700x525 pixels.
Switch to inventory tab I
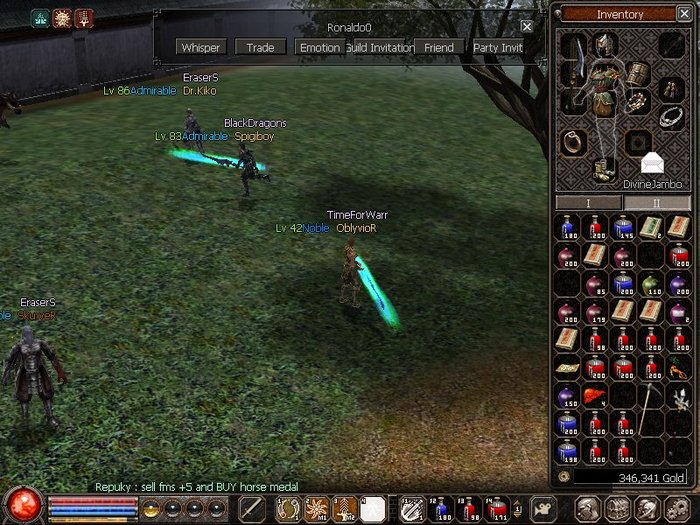tap(589, 203)
